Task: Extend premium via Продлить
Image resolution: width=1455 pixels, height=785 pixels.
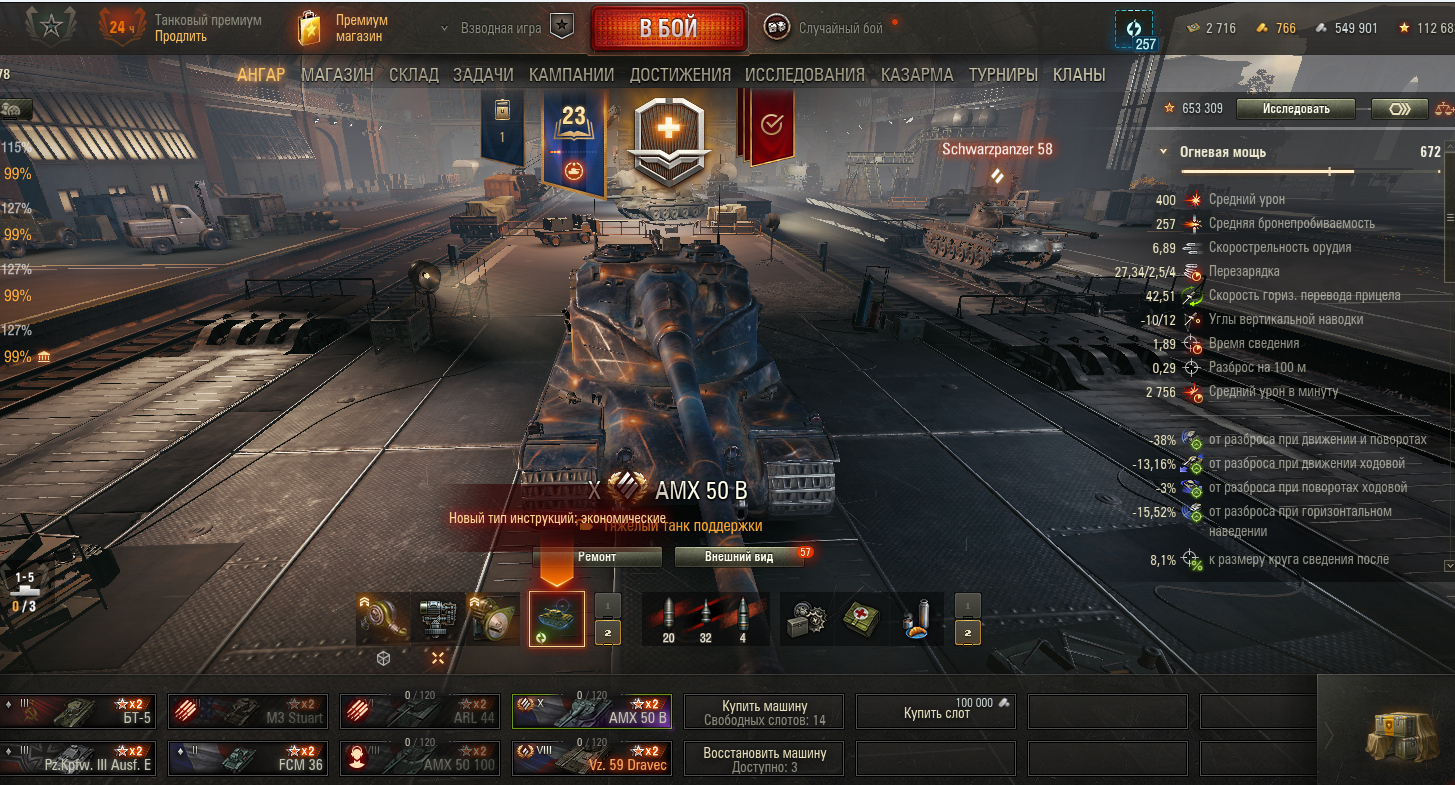Action: pyautogui.click(x=181, y=36)
